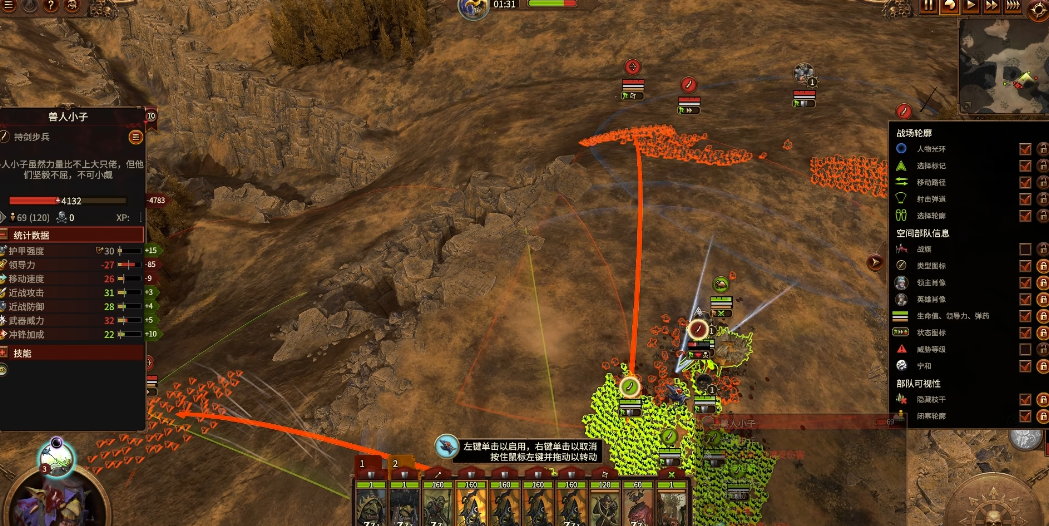Toggle 移动路径 display checkbox

click(x=1025, y=182)
